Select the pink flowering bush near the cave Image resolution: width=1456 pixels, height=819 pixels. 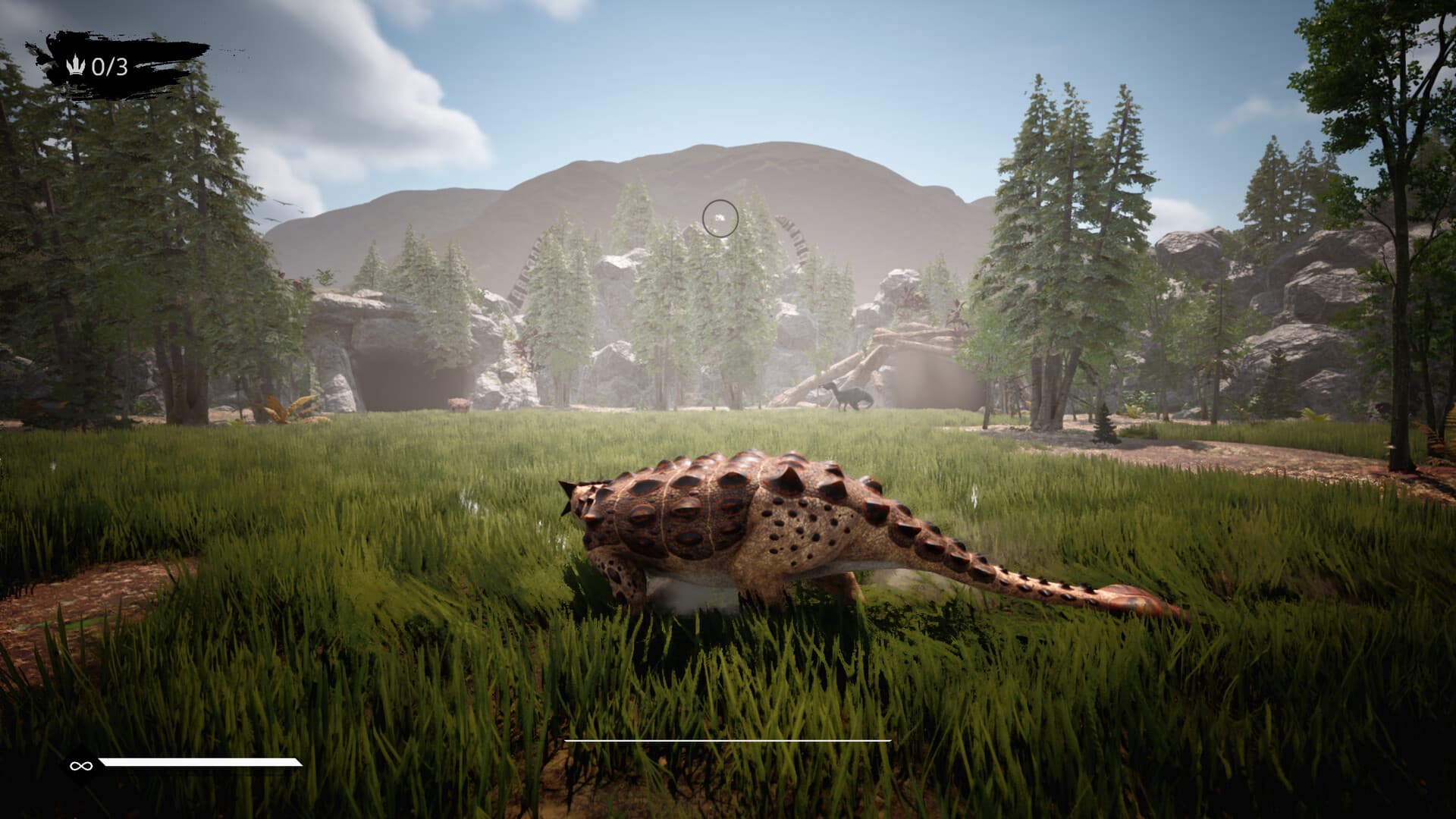(x=457, y=404)
